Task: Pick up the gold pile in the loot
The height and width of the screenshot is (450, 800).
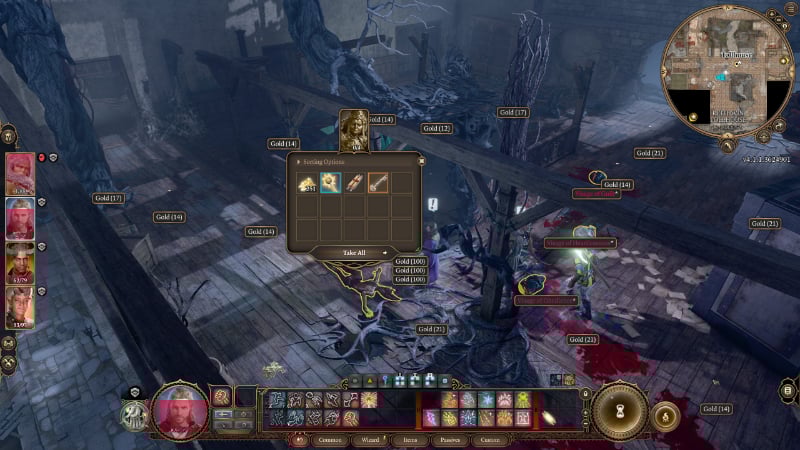Action: click(x=307, y=182)
